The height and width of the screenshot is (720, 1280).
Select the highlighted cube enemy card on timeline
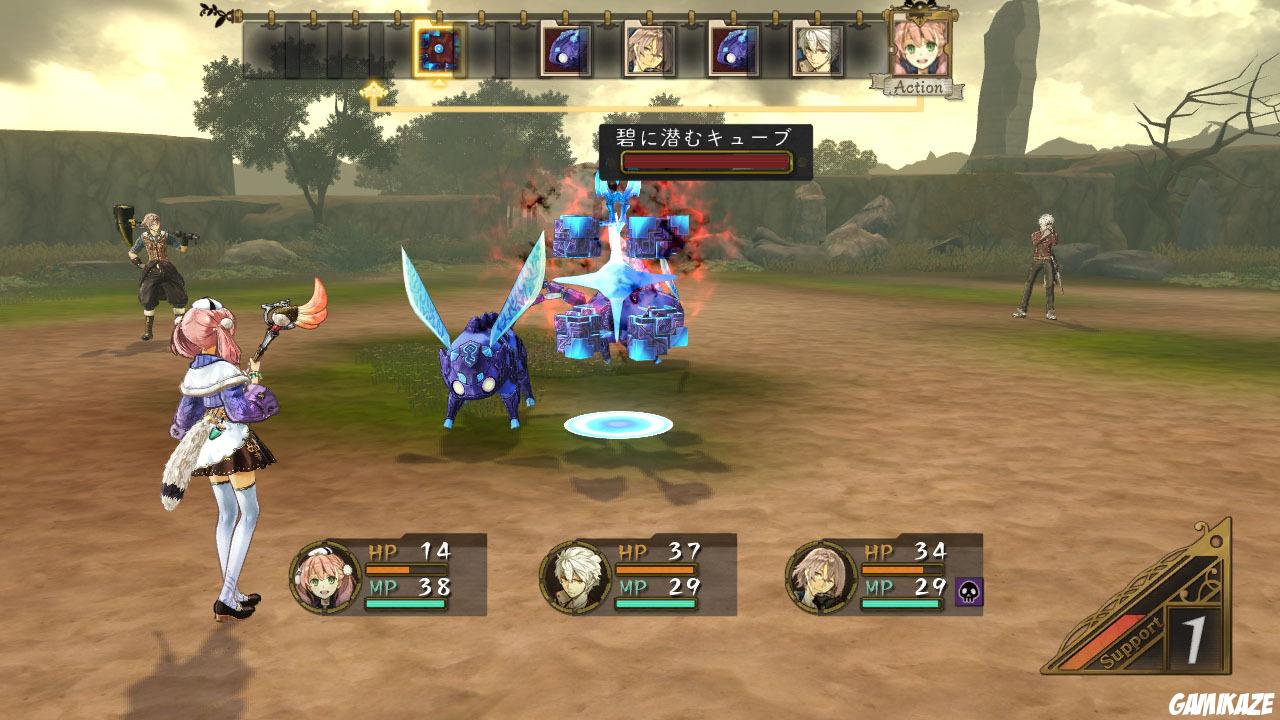[437, 46]
